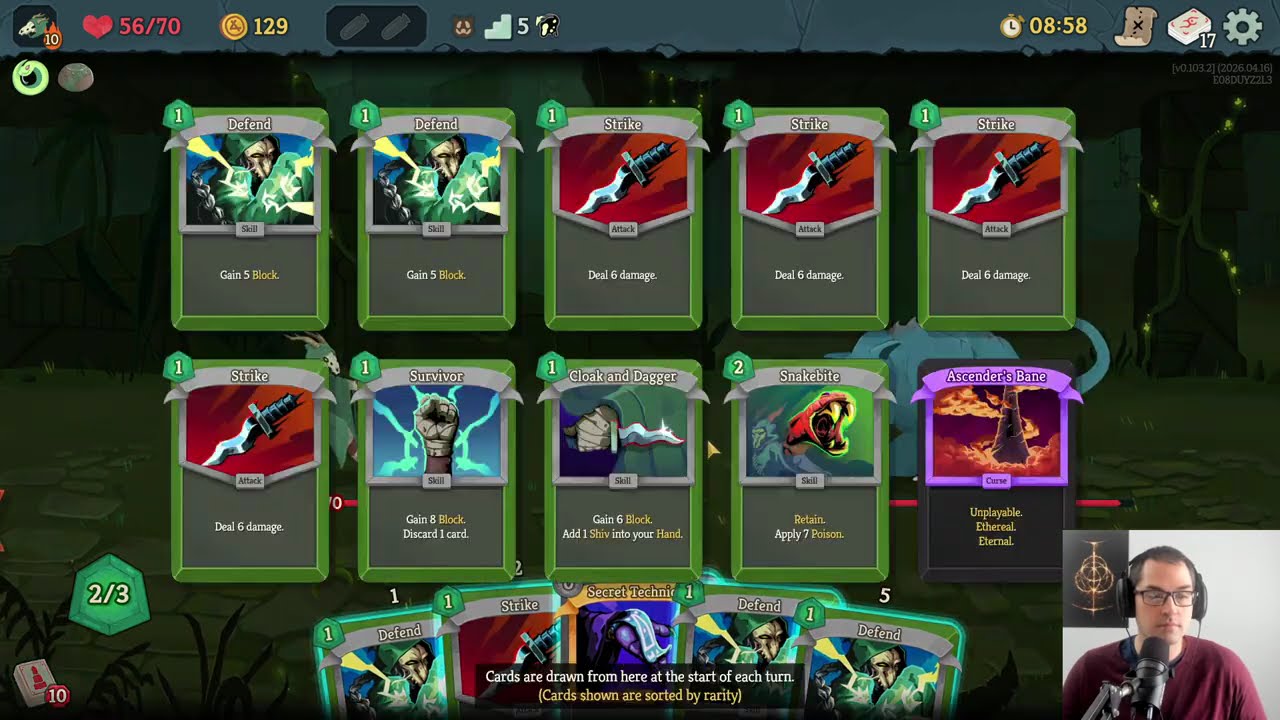
Task: Open the settings gear menu
Action: [x=1243, y=27]
